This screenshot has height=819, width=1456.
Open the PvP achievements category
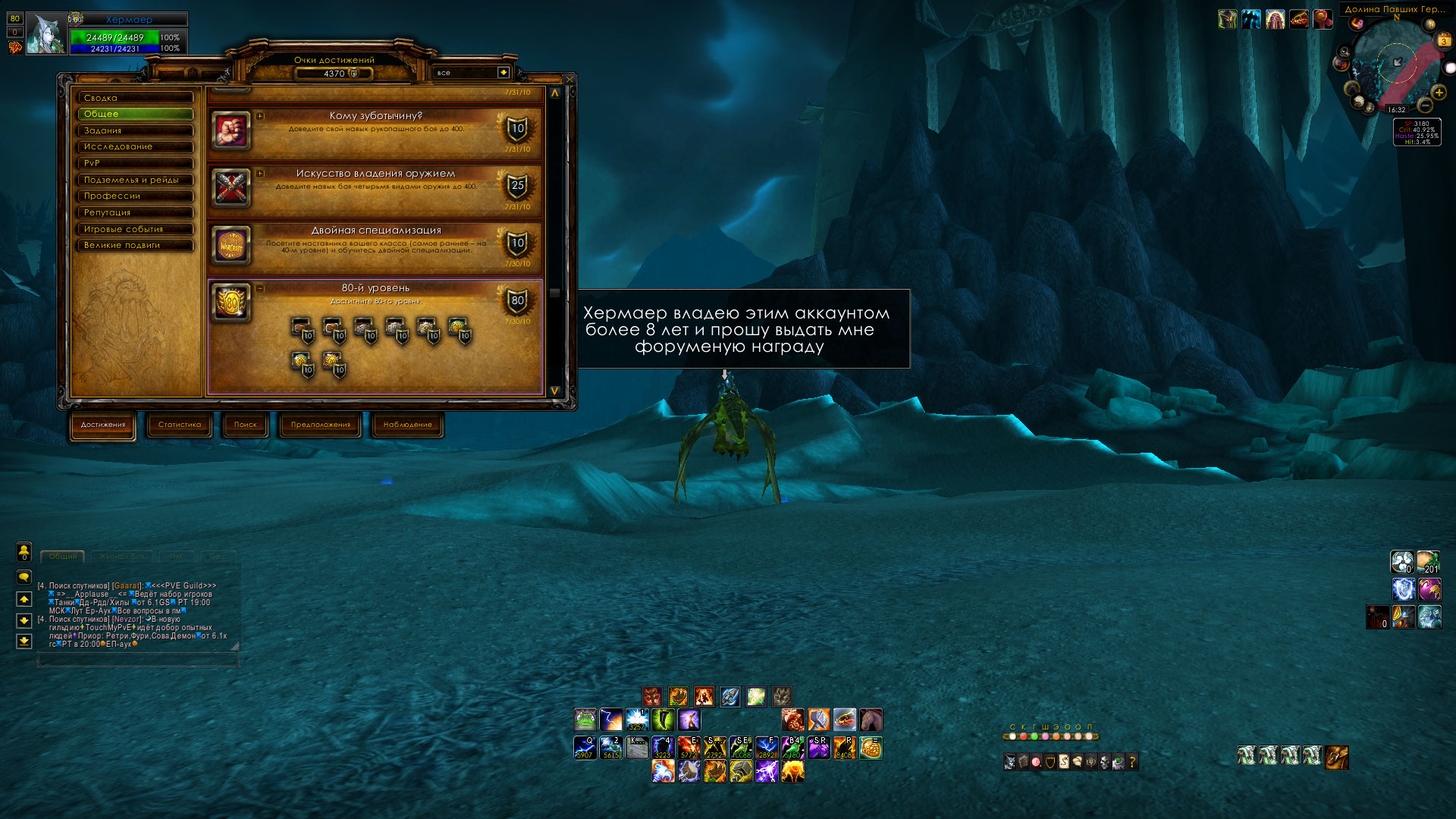pyautogui.click(x=135, y=163)
